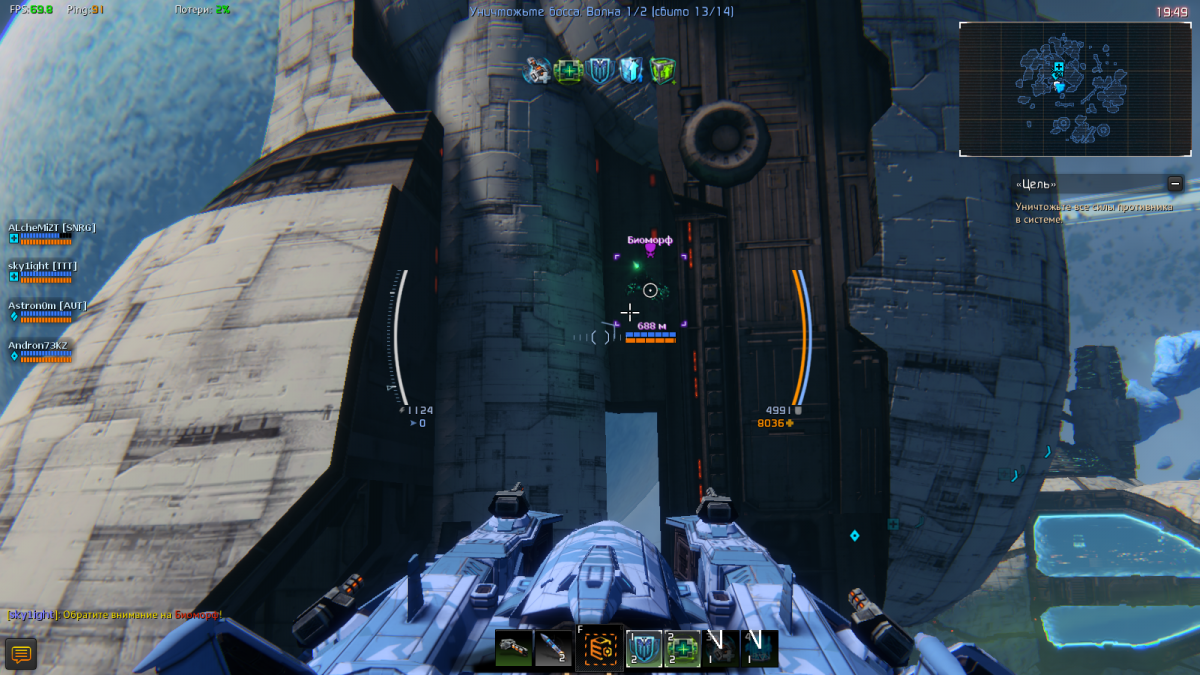Collapse the «Цель» objective panel

point(1176,184)
